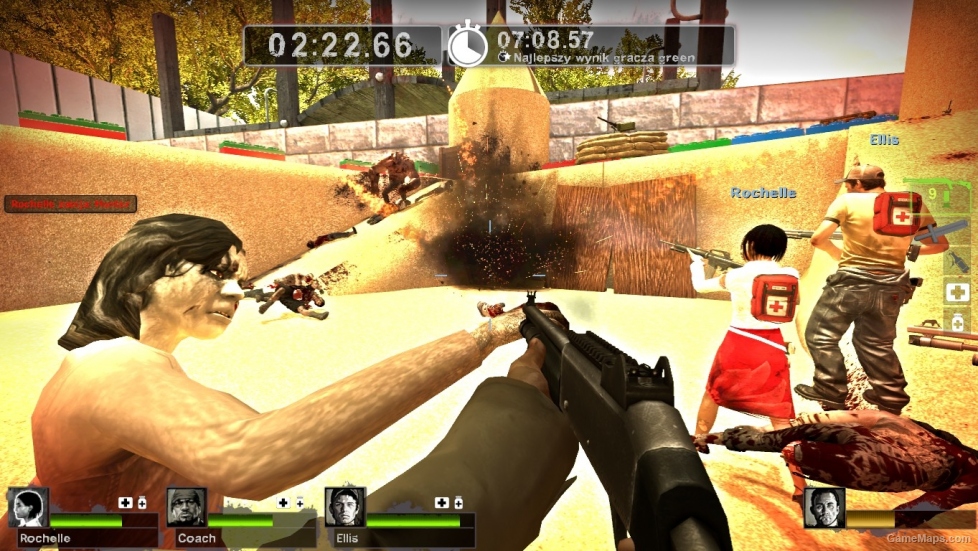Select the first aid kit slot
The height and width of the screenshot is (551, 978).
pos(957,293)
